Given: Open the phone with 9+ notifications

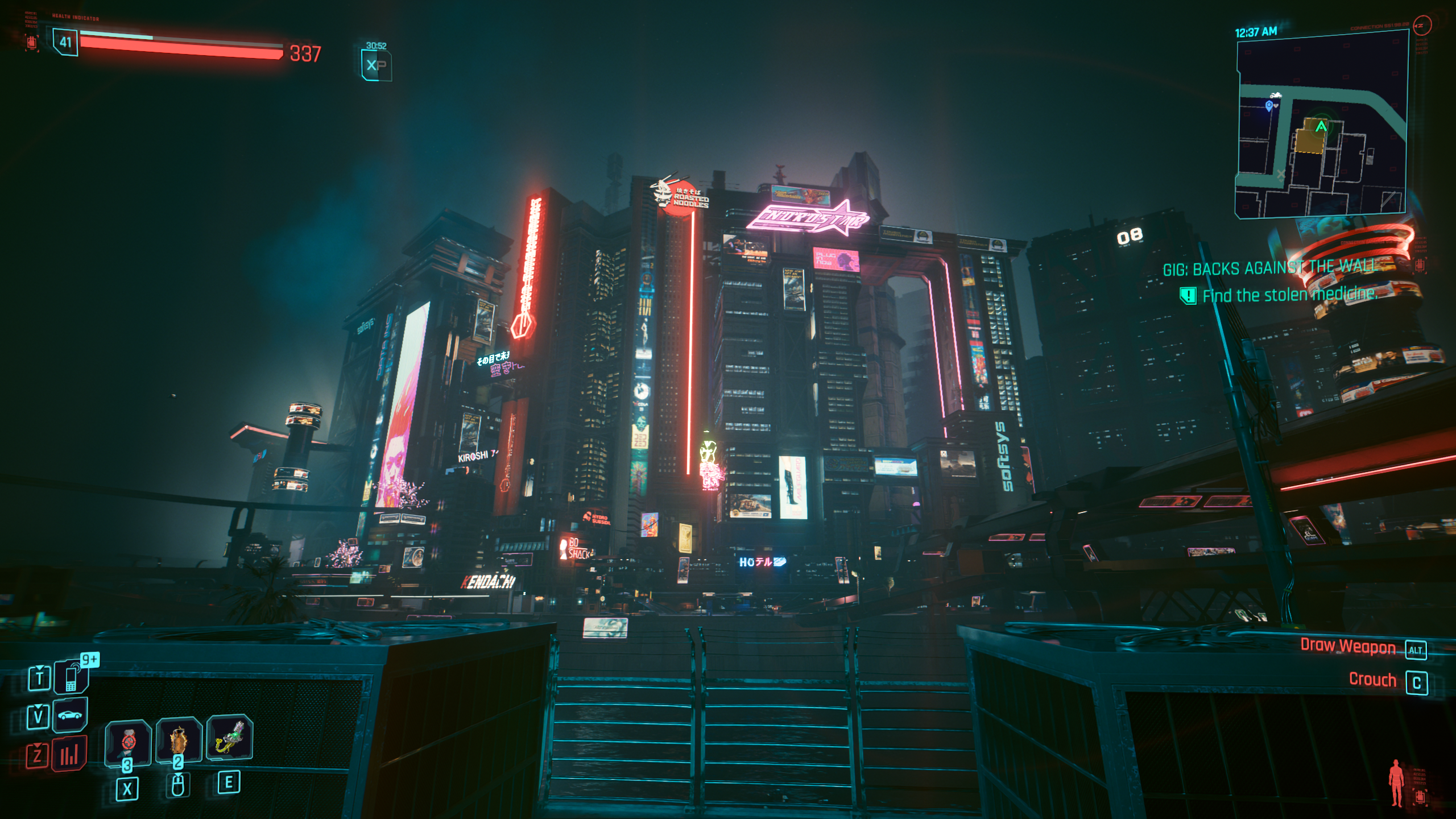Looking at the screenshot, I should coord(71,677).
